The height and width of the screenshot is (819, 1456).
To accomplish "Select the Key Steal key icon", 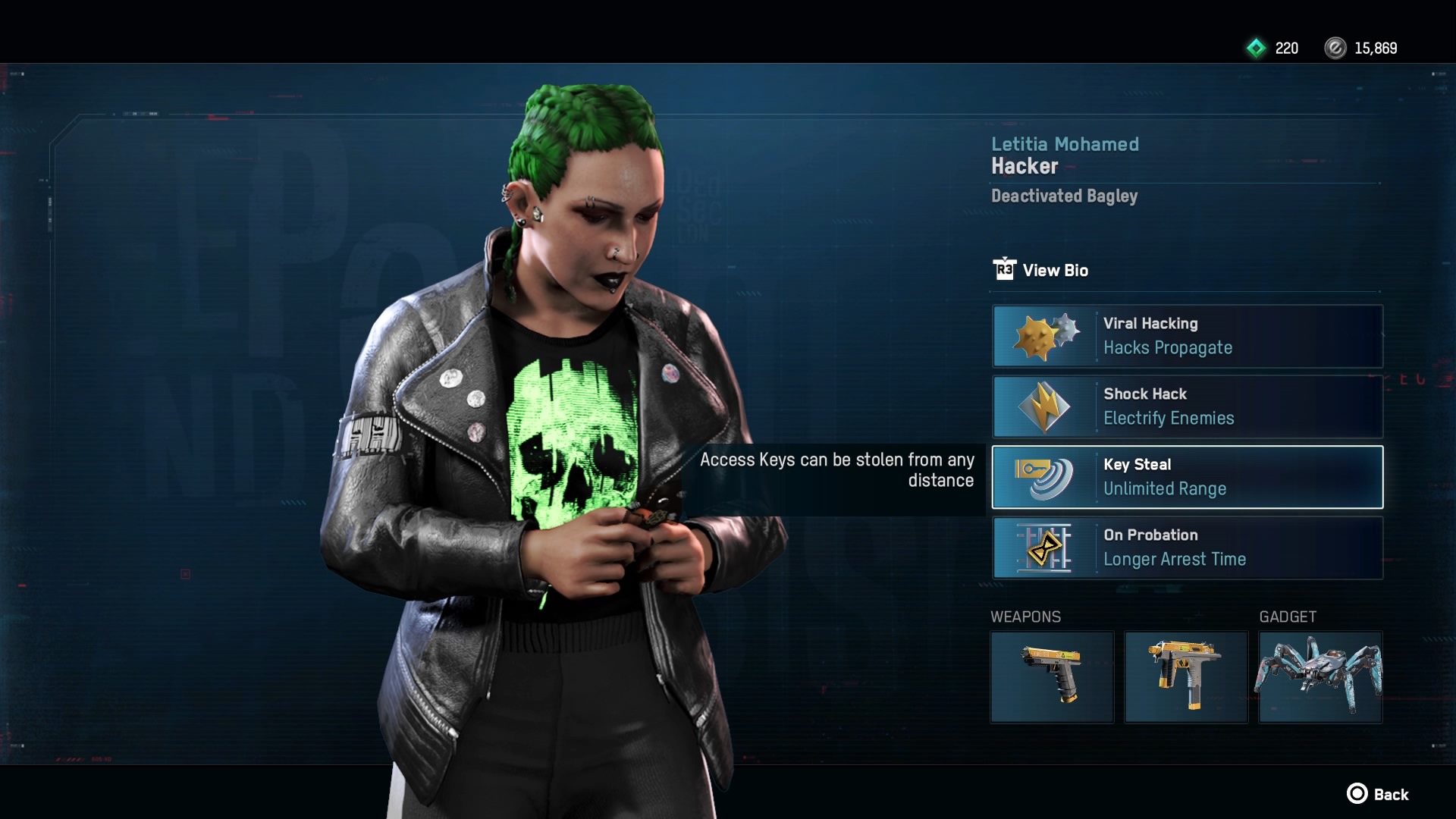I will click(x=1044, y=477).
